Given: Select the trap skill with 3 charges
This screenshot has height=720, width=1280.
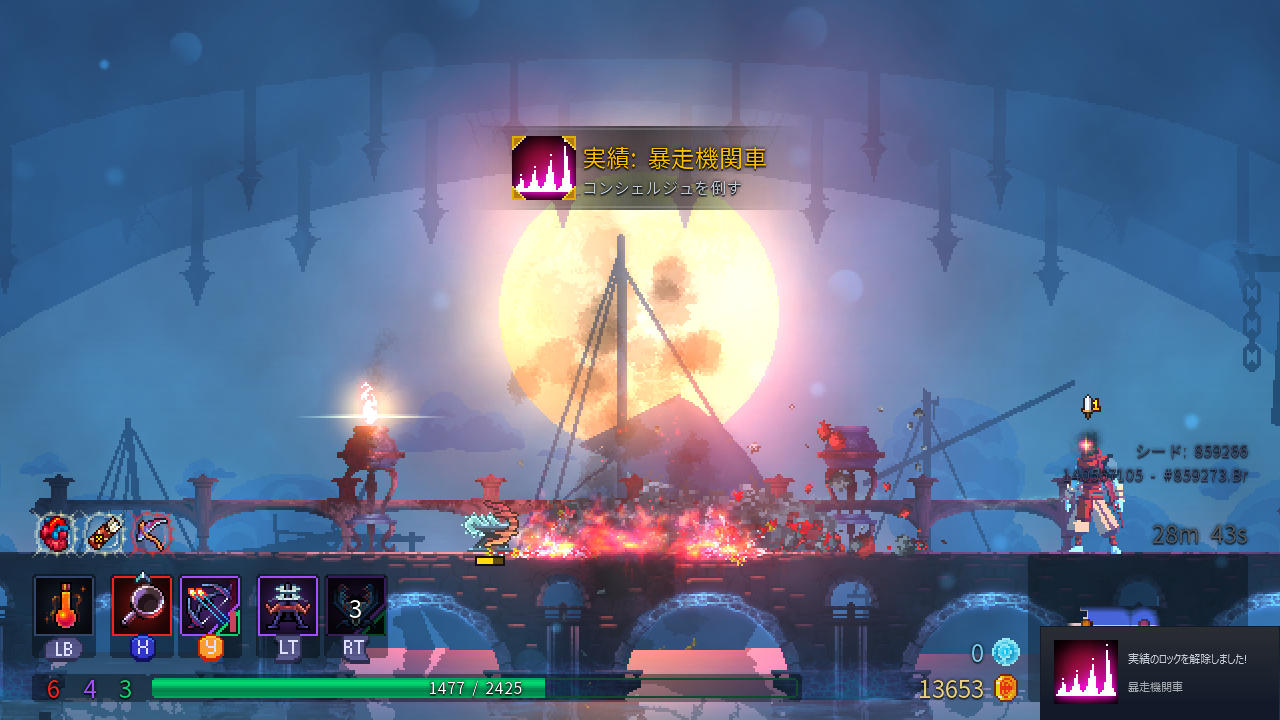Looking at the screenshot, I should pyautogui.click(x=356, y=604).
